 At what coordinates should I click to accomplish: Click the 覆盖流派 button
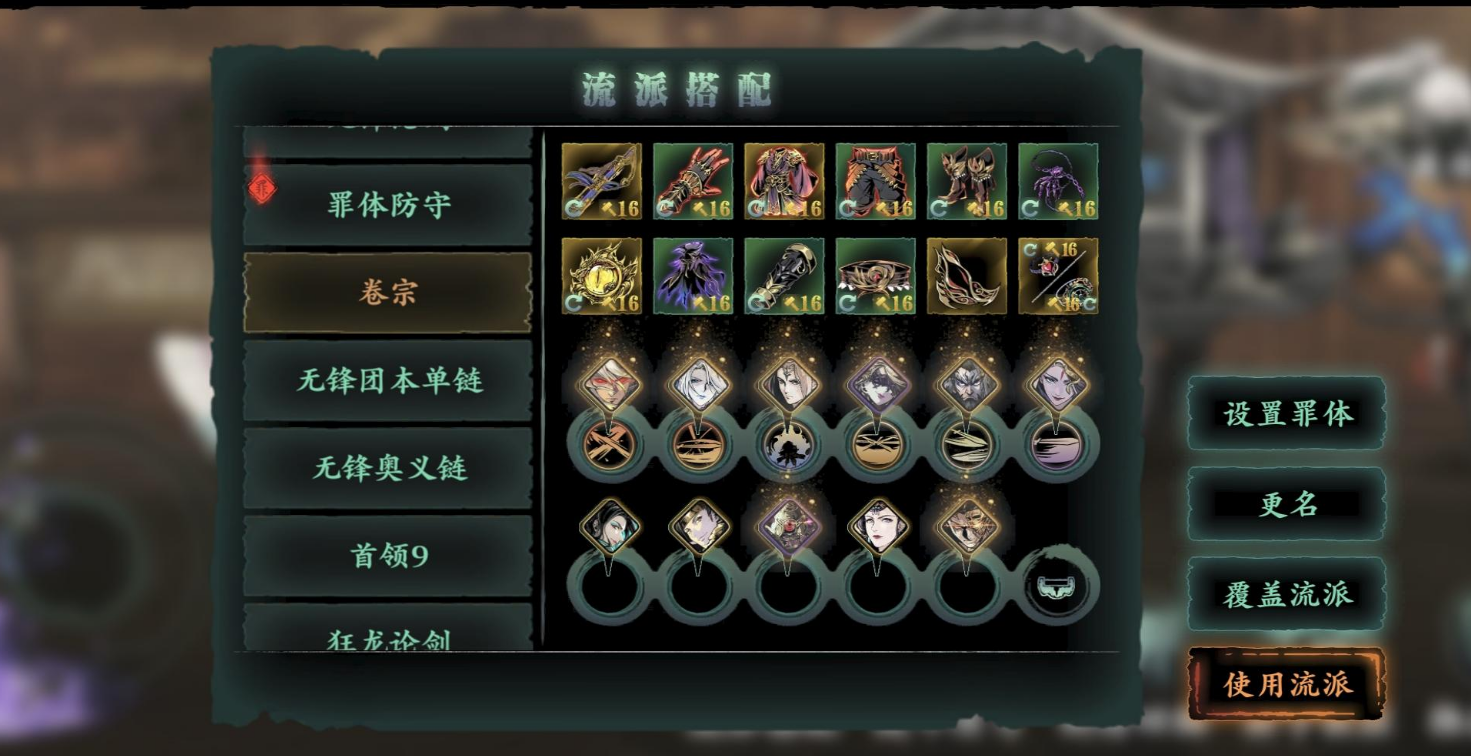1285,592
